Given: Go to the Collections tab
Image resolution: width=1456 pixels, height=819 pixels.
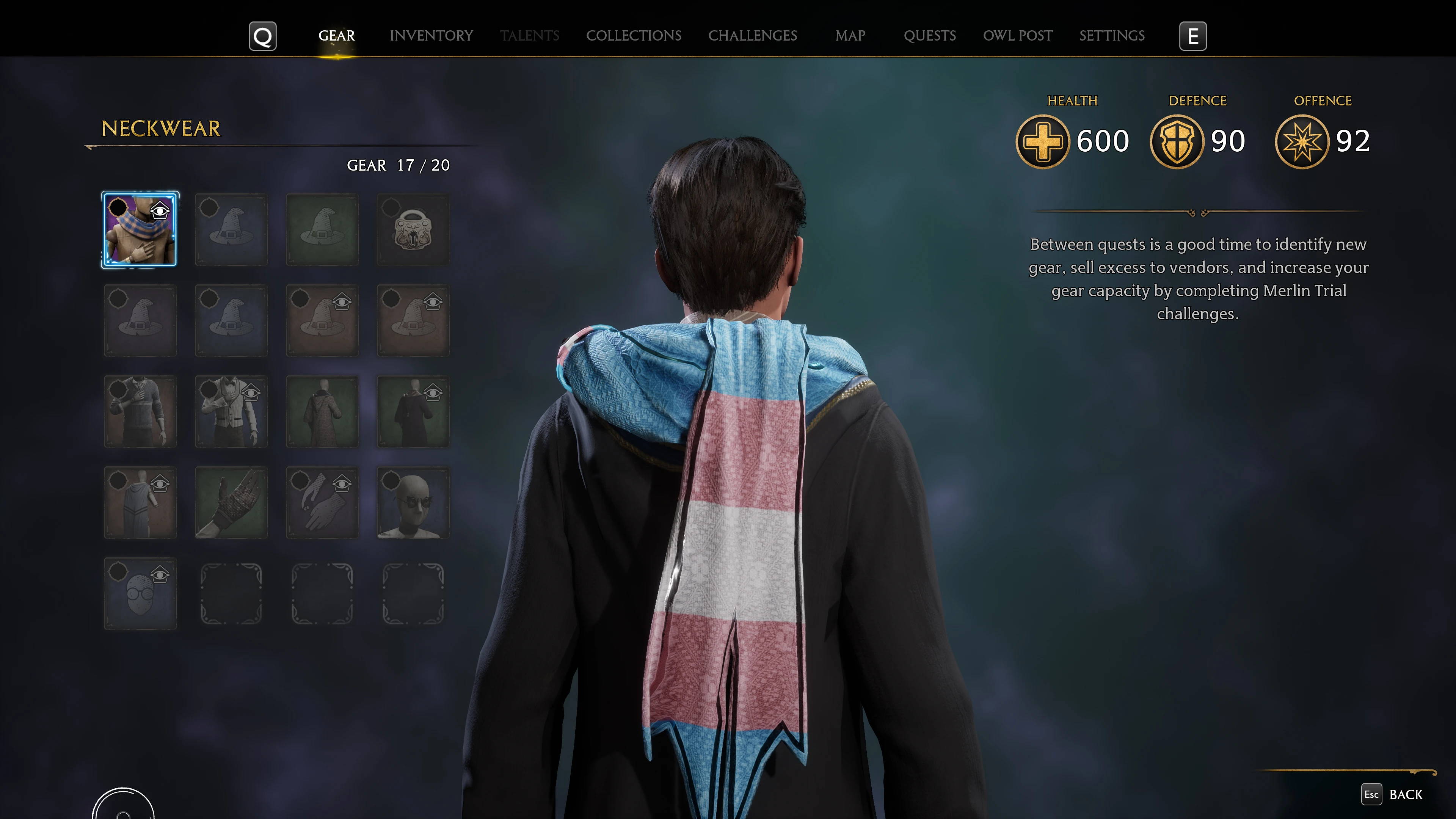Looking at the screenshot, I should point(634,36).
